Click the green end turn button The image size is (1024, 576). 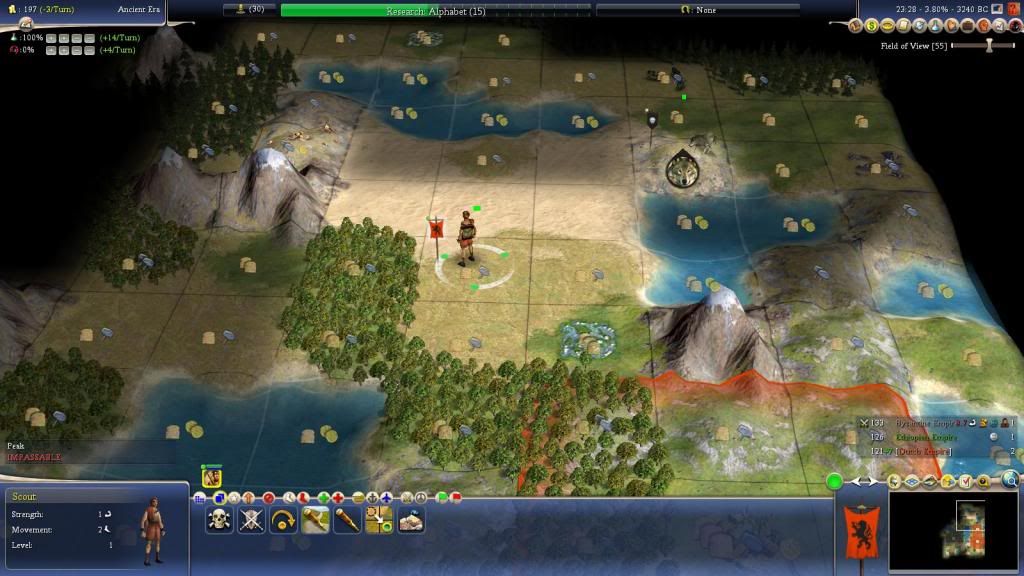click(x=834, y=482)
